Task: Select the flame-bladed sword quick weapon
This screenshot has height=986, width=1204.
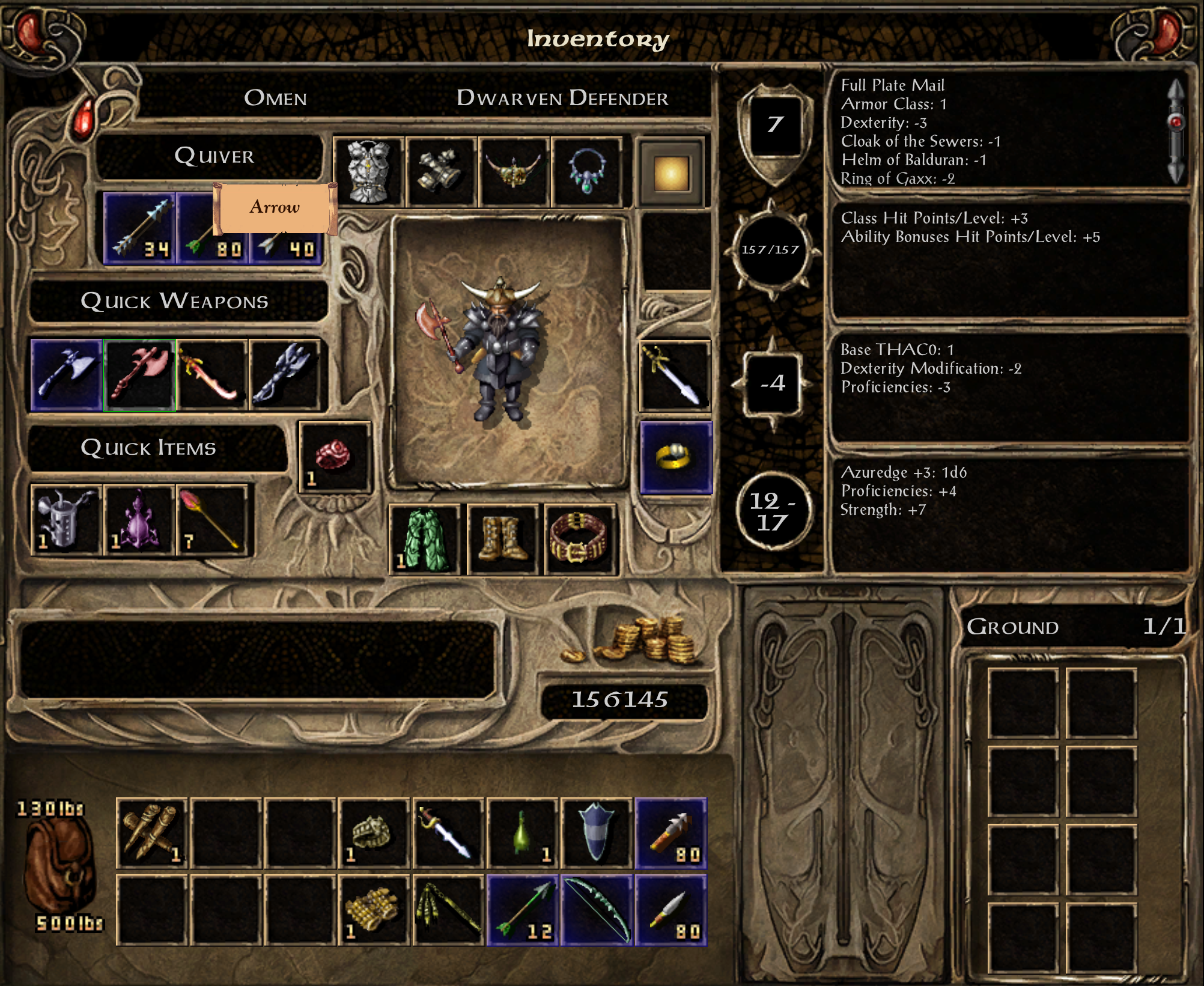Action: pos(212,375)
